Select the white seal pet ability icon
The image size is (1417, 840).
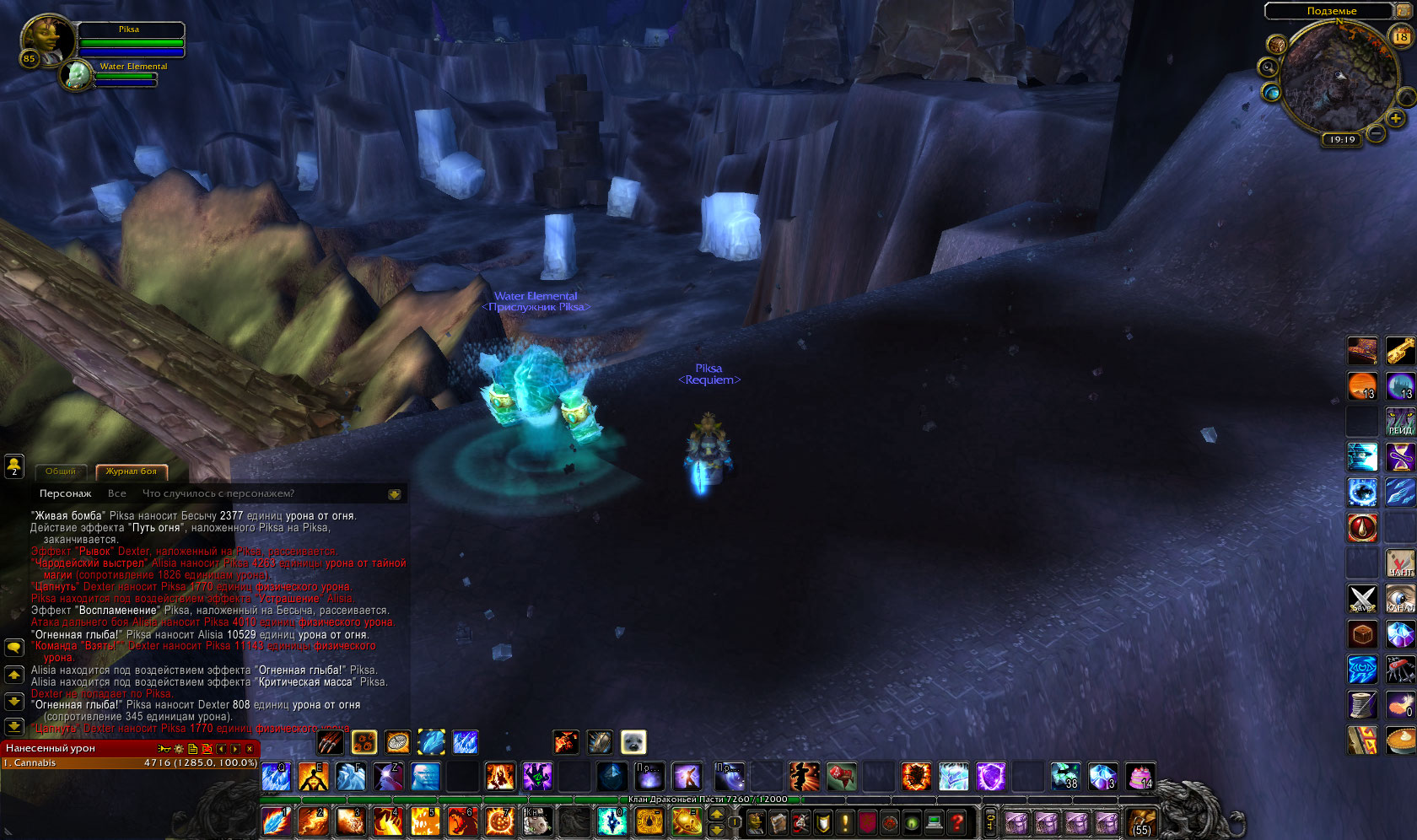(x=633, y=742)
